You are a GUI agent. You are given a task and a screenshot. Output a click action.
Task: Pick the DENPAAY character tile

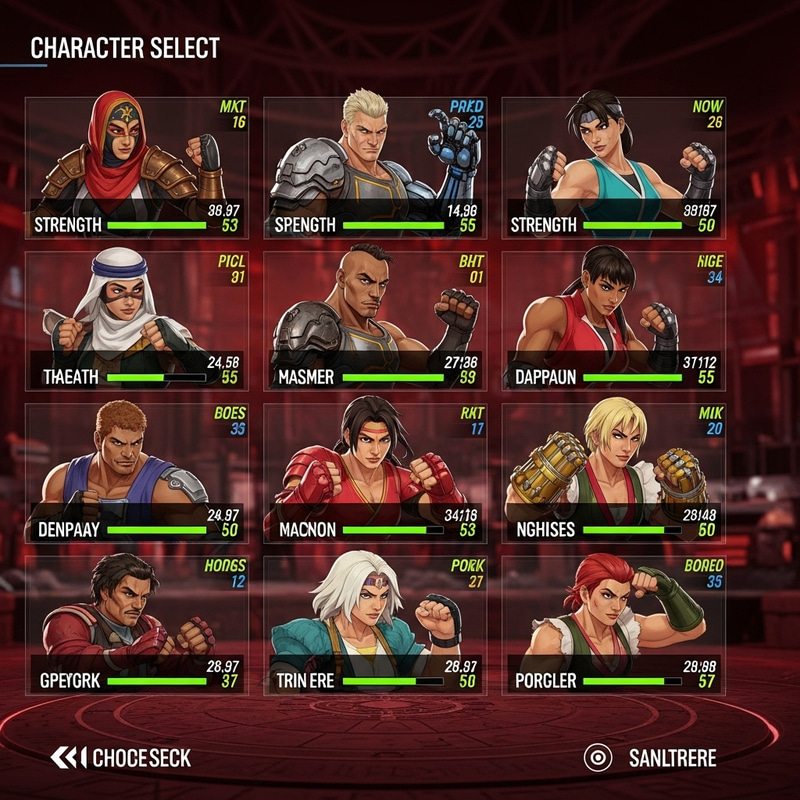coord(137,472)
